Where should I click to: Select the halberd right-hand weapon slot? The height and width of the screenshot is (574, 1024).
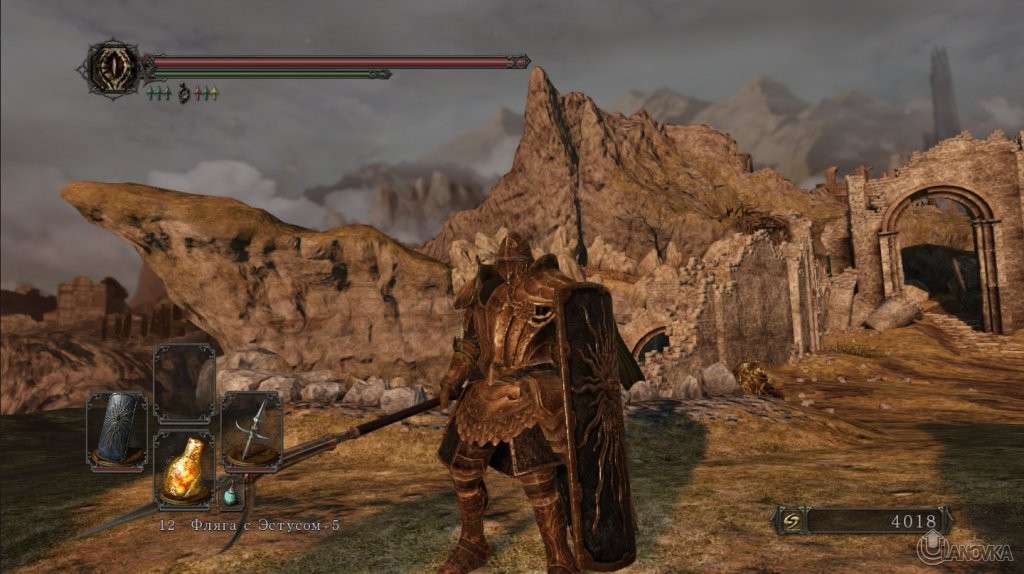[251, 428]
